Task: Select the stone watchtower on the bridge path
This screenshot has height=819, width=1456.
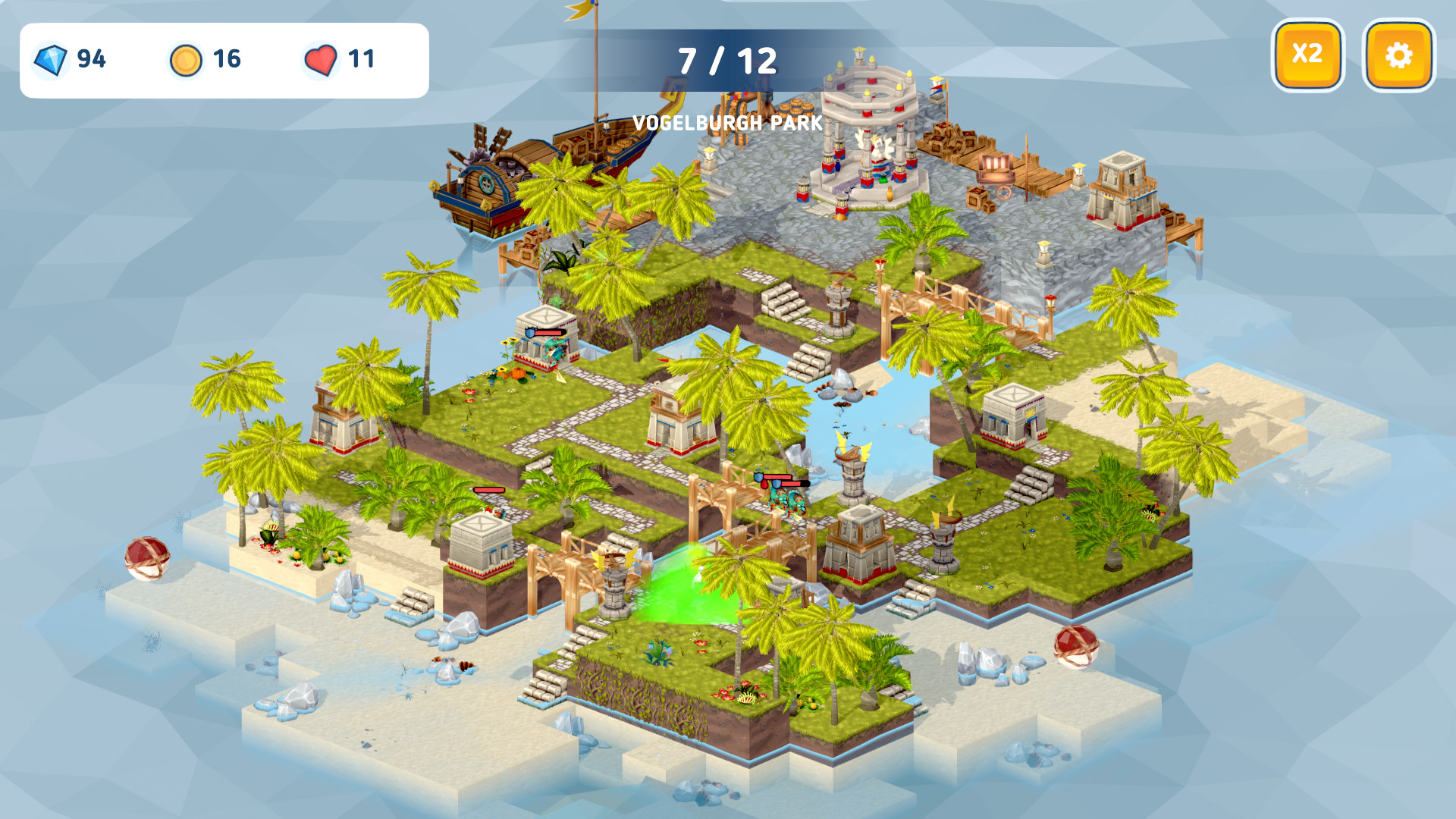Action: (838, 303)
